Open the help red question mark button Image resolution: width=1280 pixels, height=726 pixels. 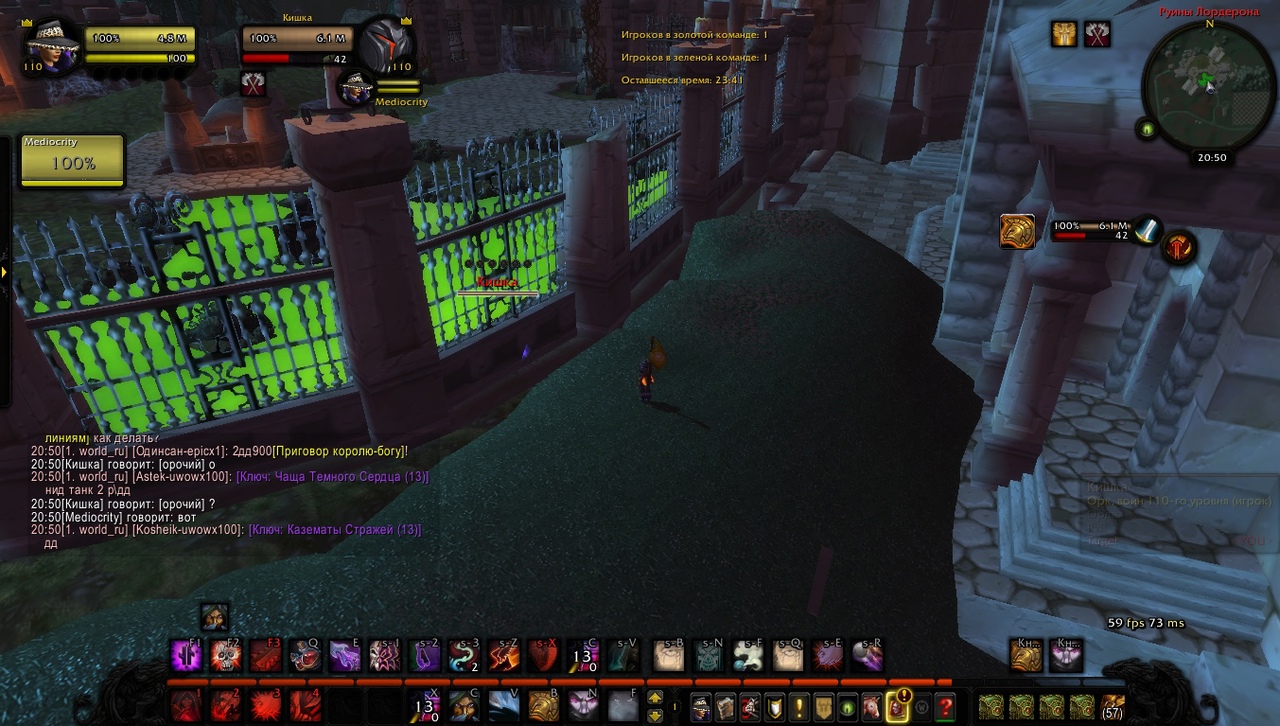[945, 708]
